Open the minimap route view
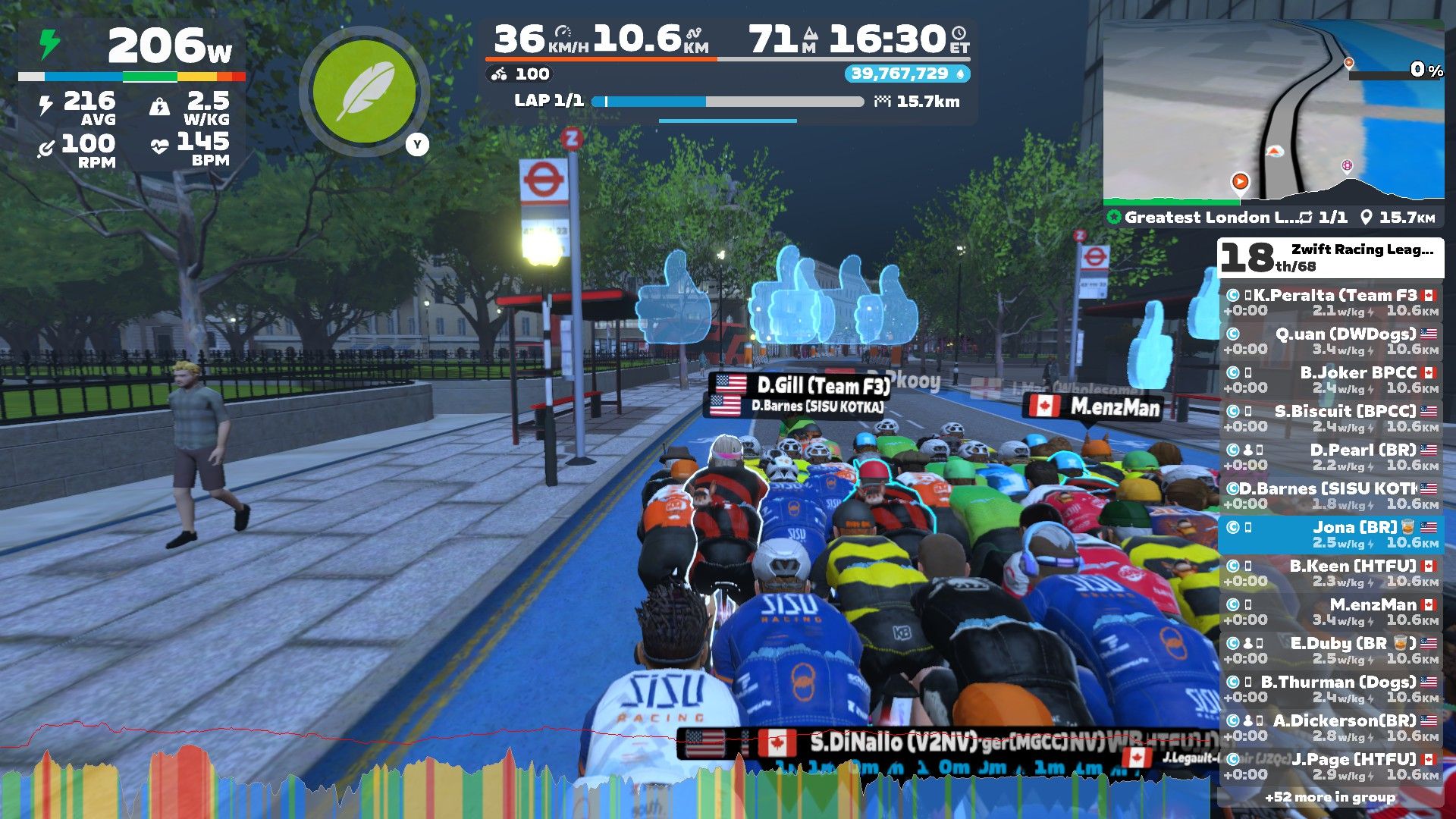Image resolution: width=1456 pixels, height=819 pixels. pos(1272,112)
